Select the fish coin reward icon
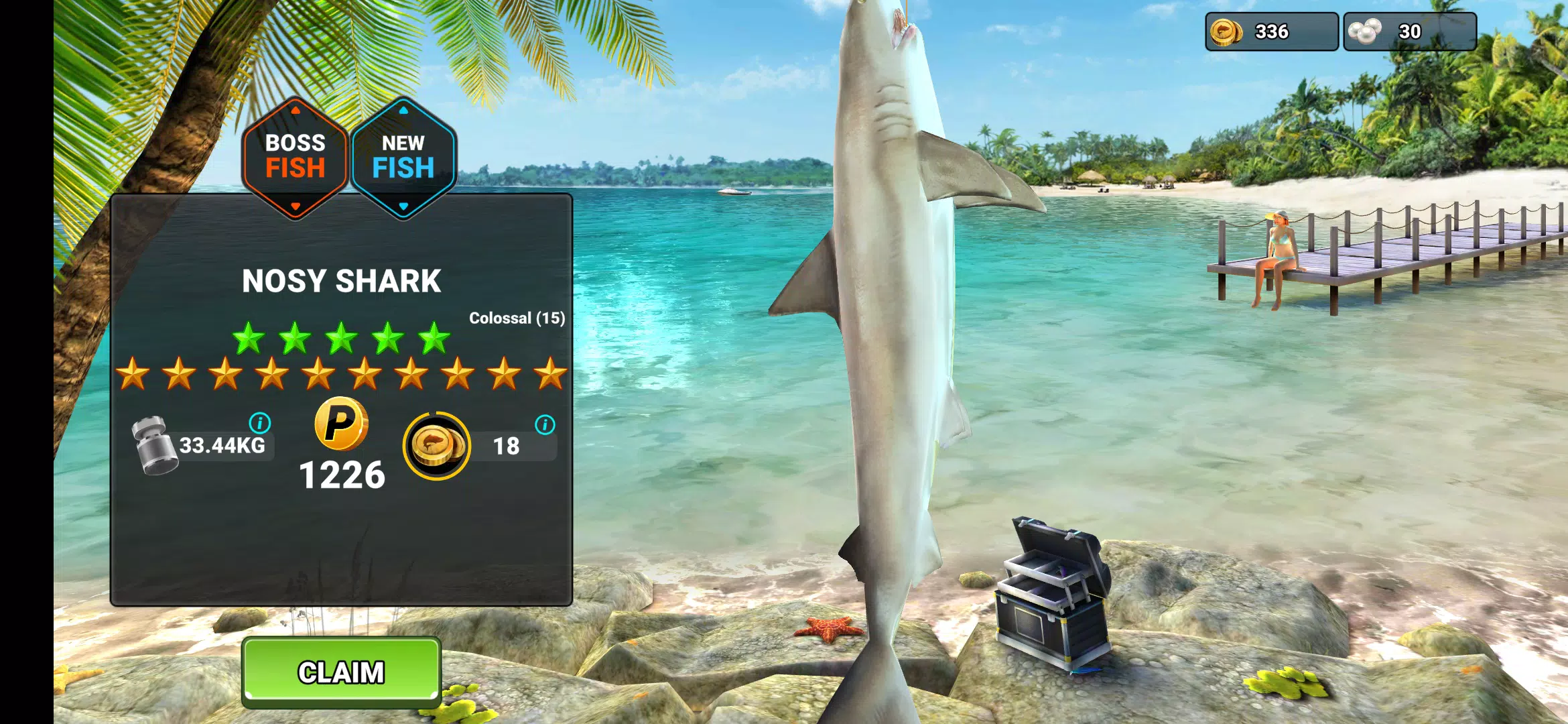 (435, 446)
